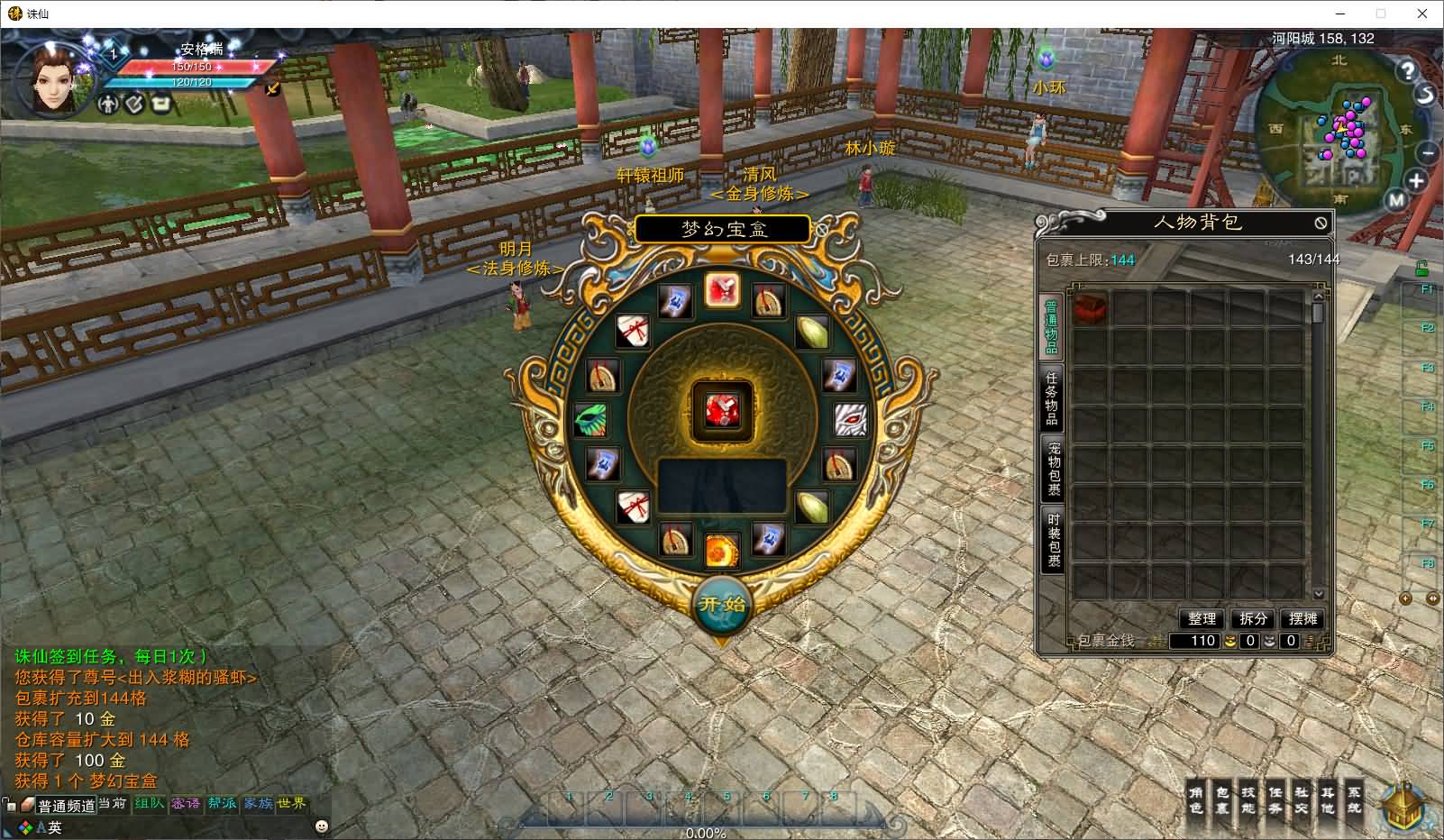Click the 拆分 split button

[x=1253, y=618]
